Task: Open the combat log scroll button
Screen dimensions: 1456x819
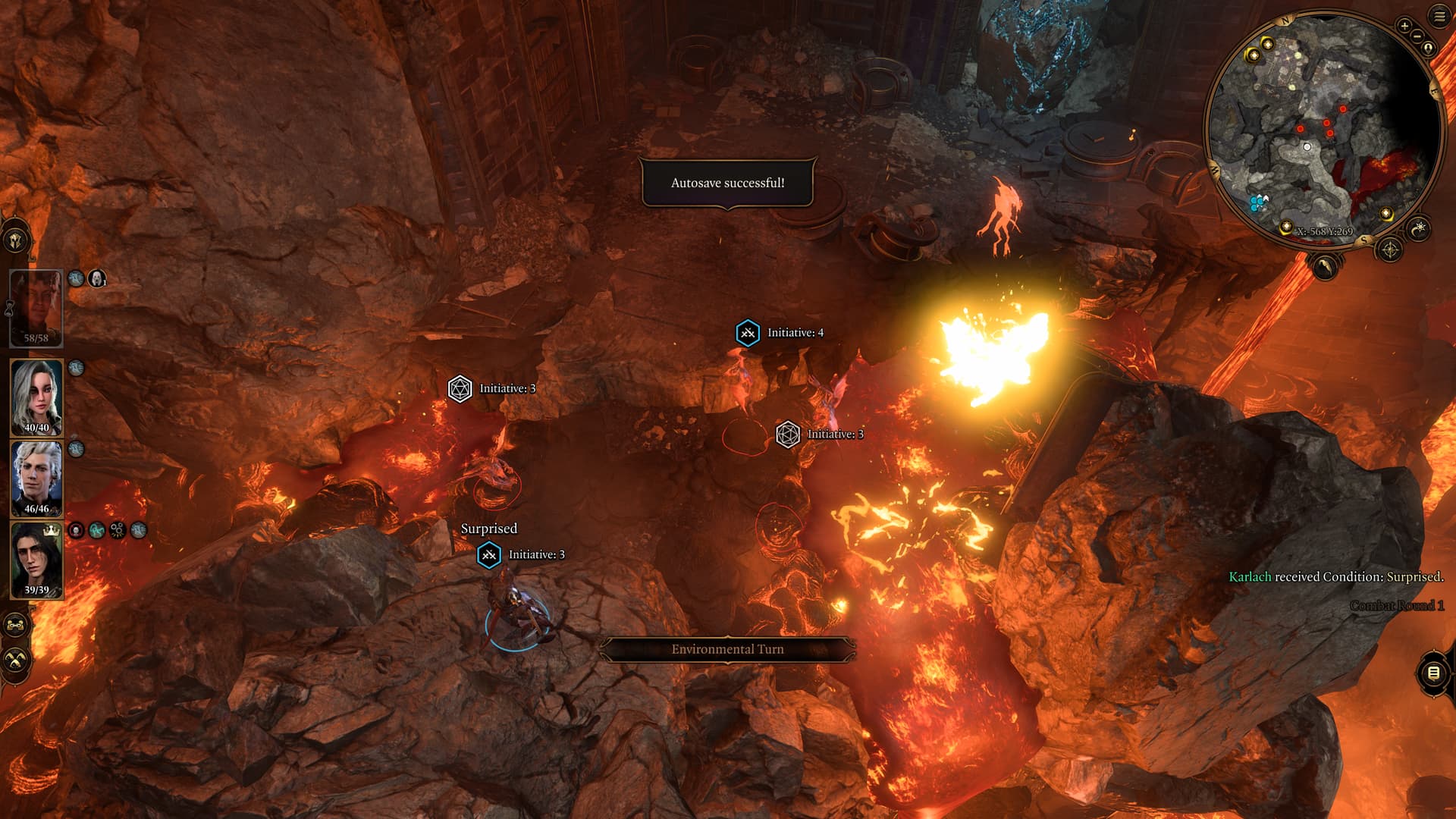Action: (1432, 673)
